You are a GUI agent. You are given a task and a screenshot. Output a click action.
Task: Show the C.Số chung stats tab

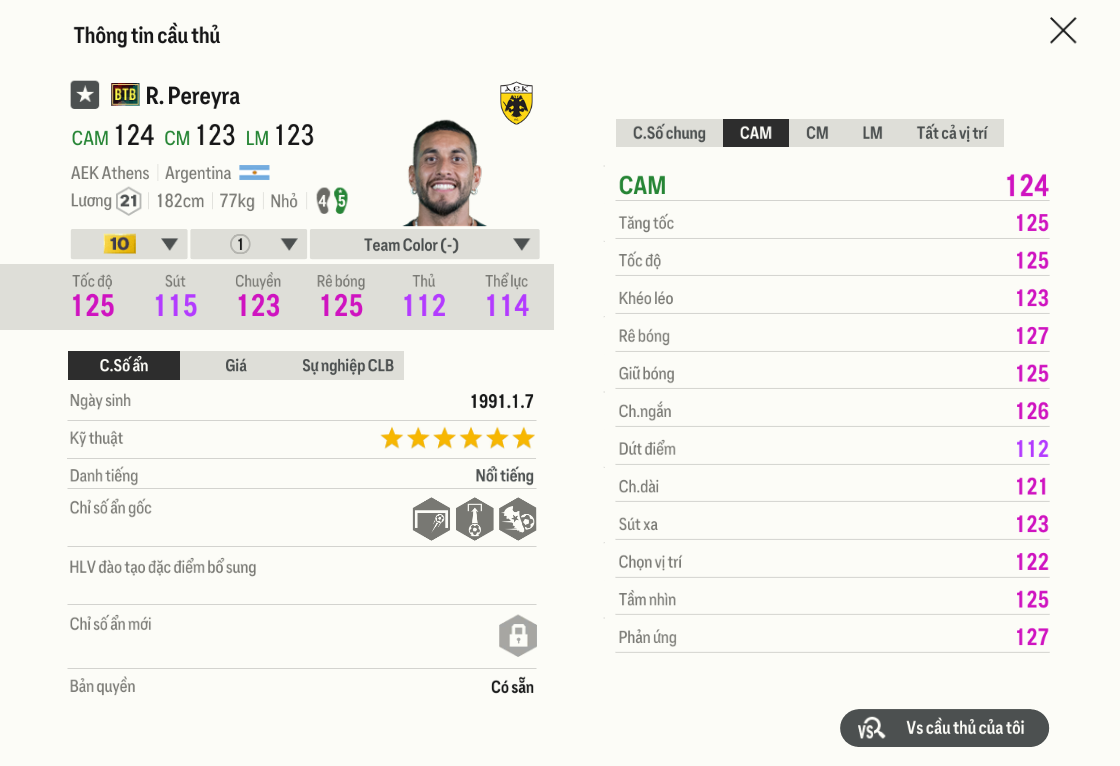[669, 133]
